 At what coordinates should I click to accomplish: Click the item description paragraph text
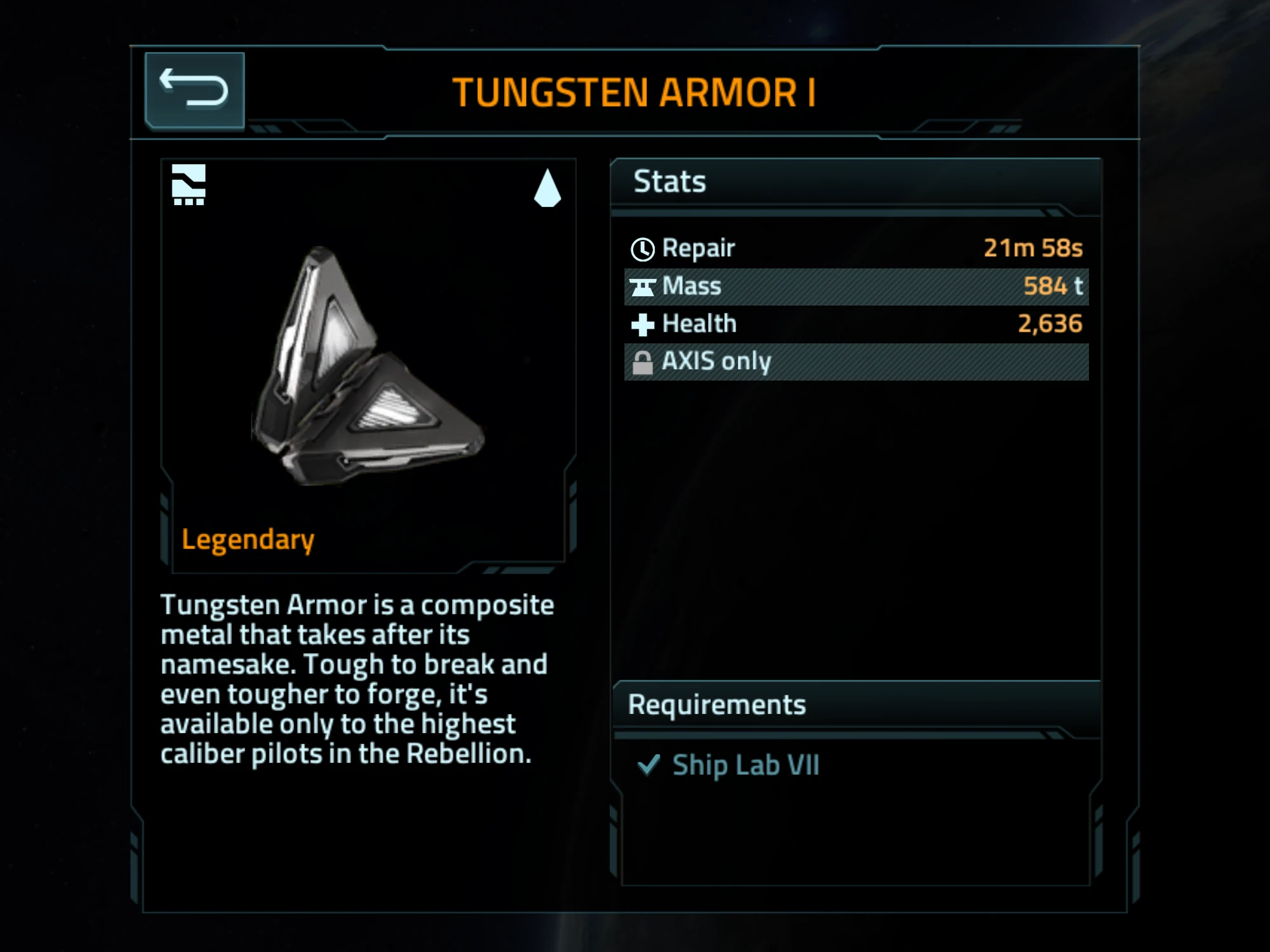[356, 679]
